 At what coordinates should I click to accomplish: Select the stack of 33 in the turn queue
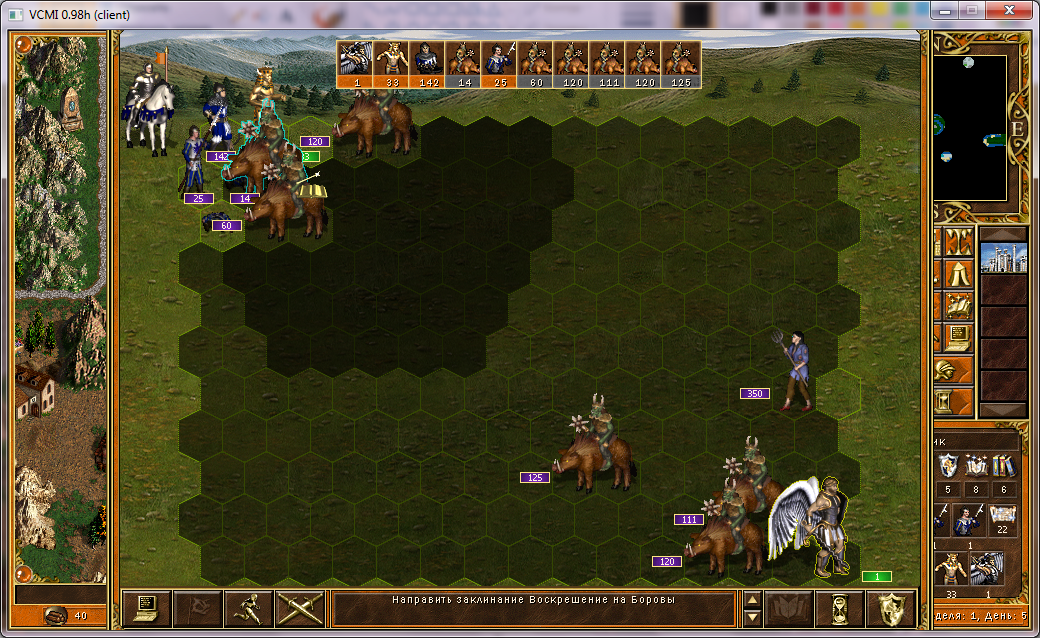391,64
